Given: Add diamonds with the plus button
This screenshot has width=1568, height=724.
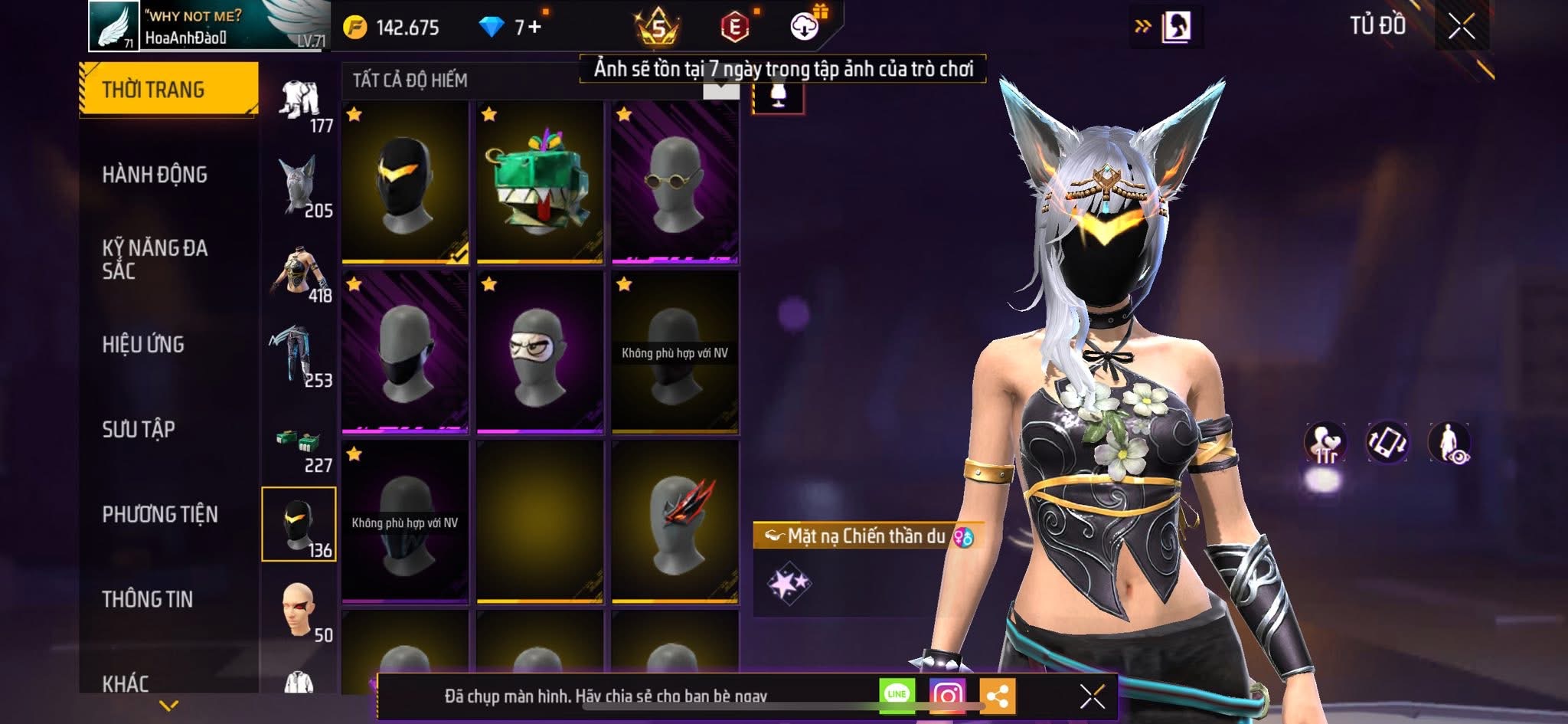Looking at the screenshot, I should (534, 28).
